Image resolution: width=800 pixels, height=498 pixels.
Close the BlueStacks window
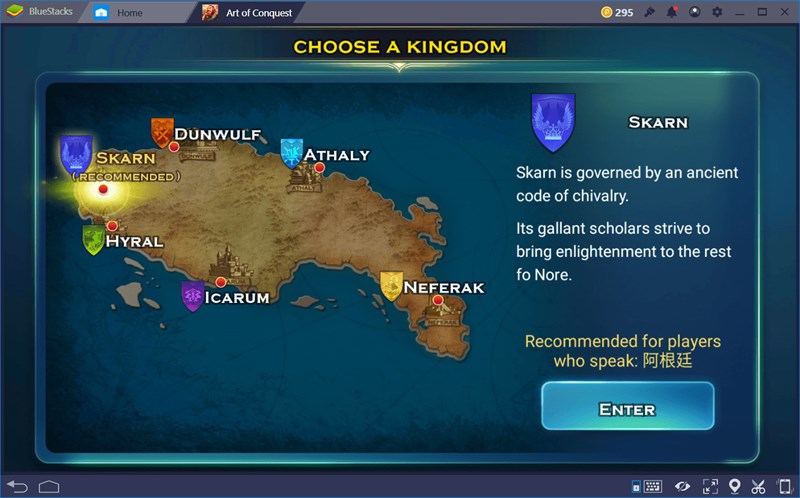[x=784, y=12]
